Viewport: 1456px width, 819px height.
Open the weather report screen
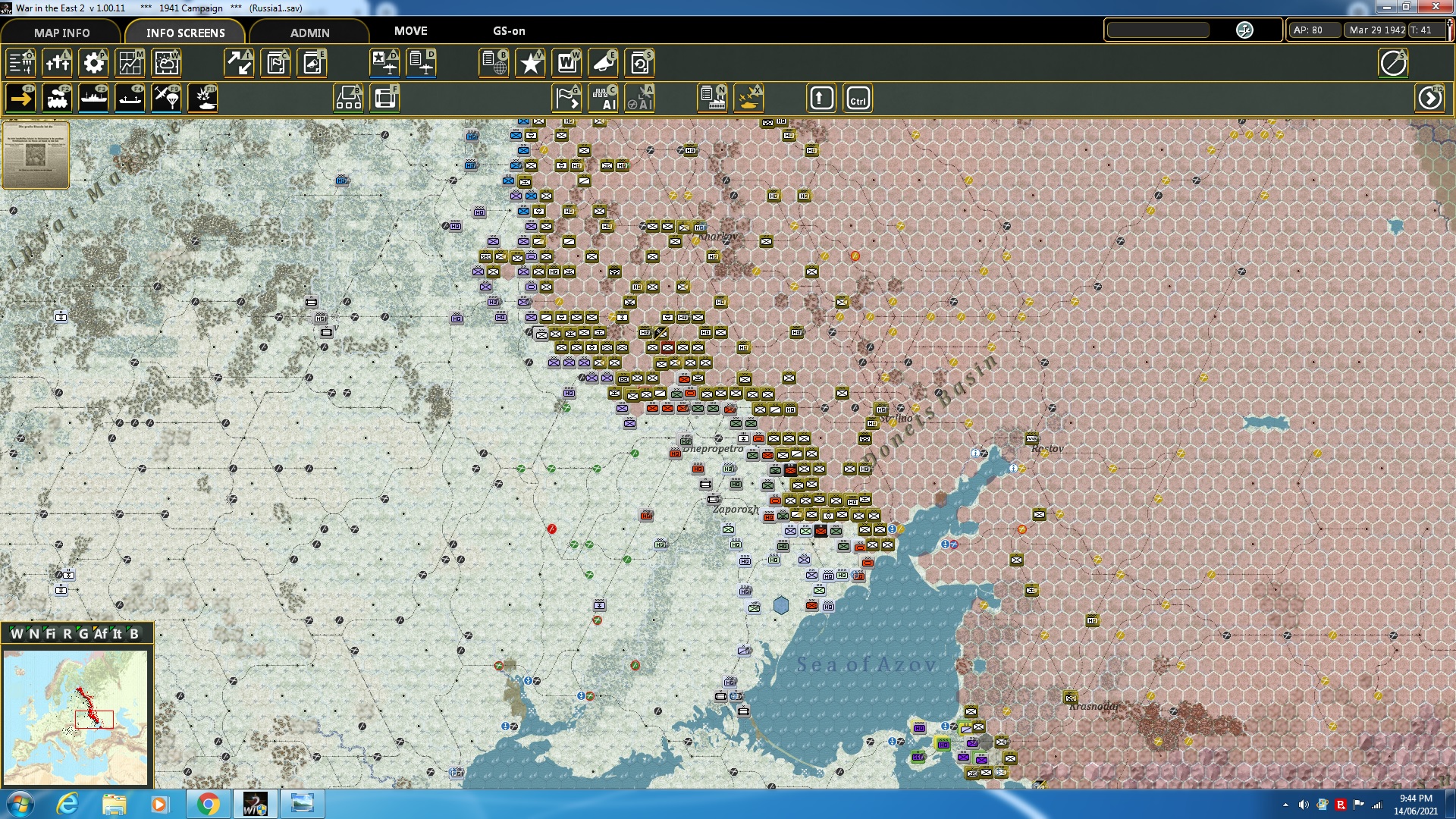pos(166,63)
